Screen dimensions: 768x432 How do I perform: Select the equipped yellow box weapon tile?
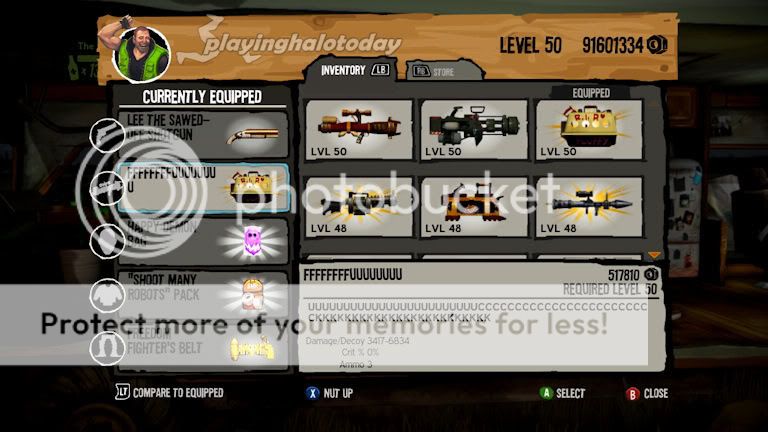click(x=589, y=129)
